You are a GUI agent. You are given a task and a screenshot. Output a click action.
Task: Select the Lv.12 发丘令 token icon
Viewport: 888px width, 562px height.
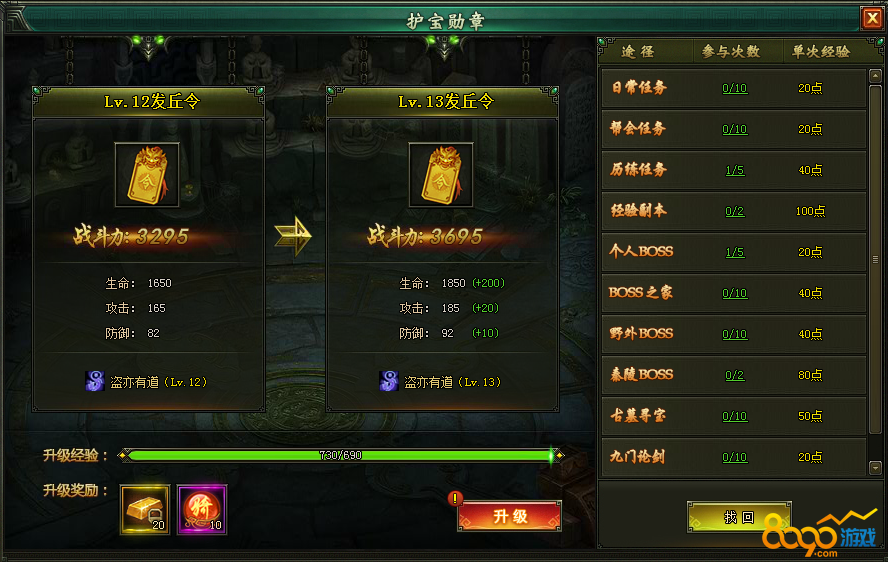pyautogui.click(x=148, y=174)
